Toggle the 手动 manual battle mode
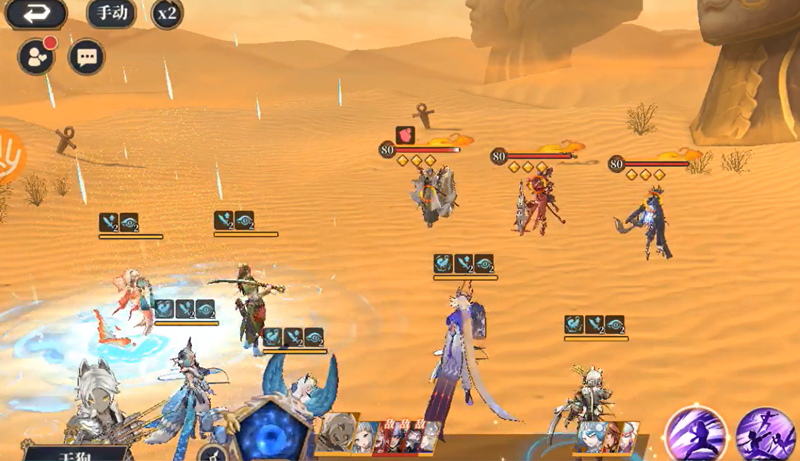Image resolution: width=800 pixels, height=461 pixels. (x=111, y=14)
